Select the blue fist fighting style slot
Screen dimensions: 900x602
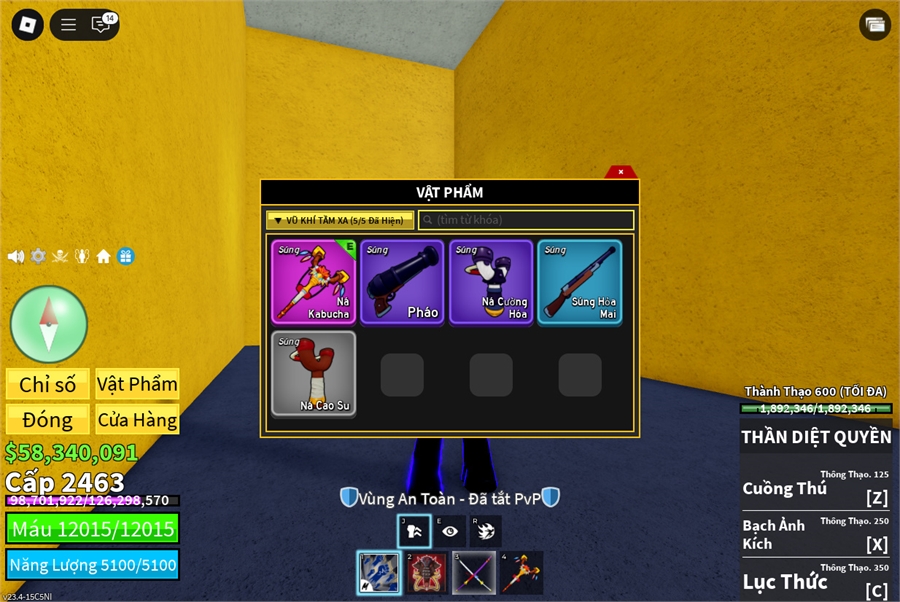click(x=380, y=573)
